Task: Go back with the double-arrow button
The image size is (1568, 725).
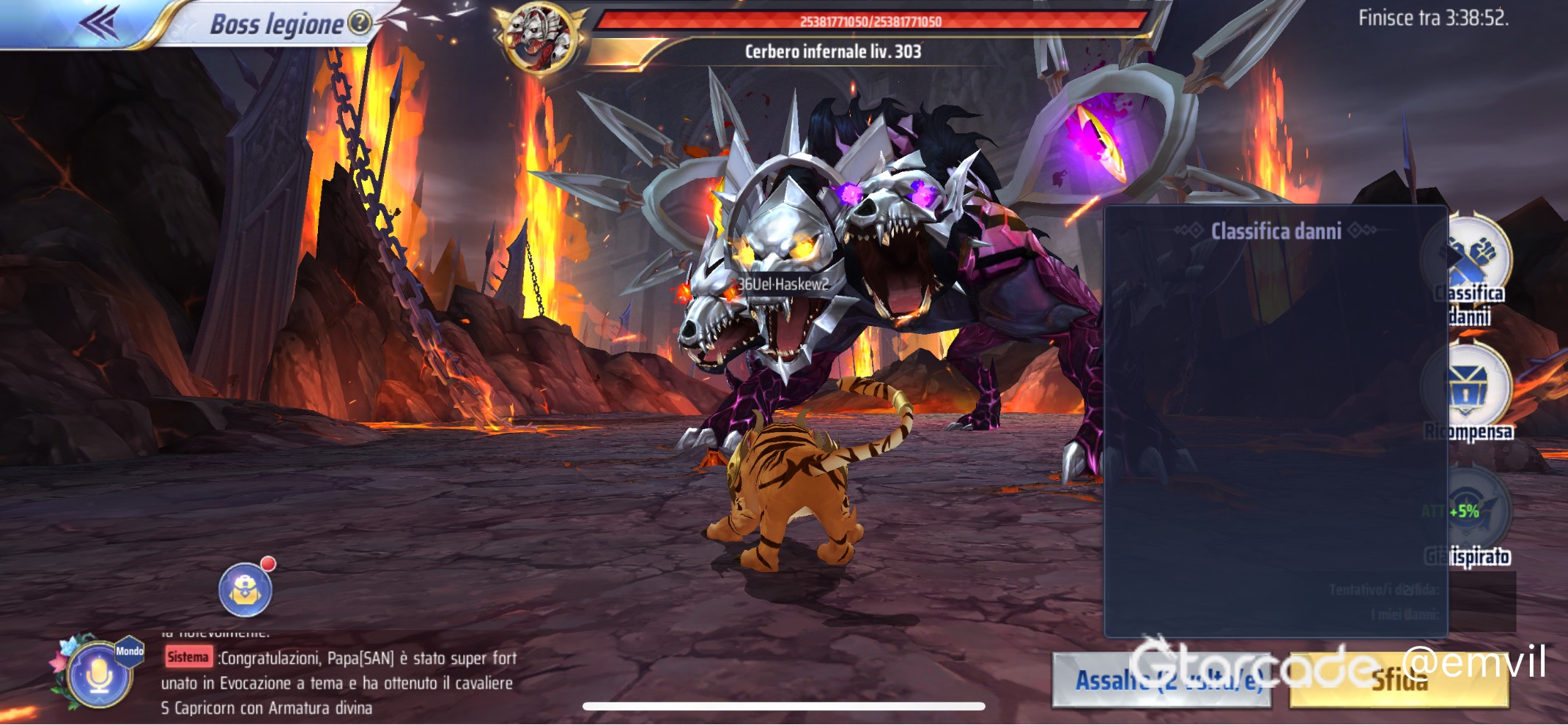Action: pyautogui.click(x=100, y=23)
